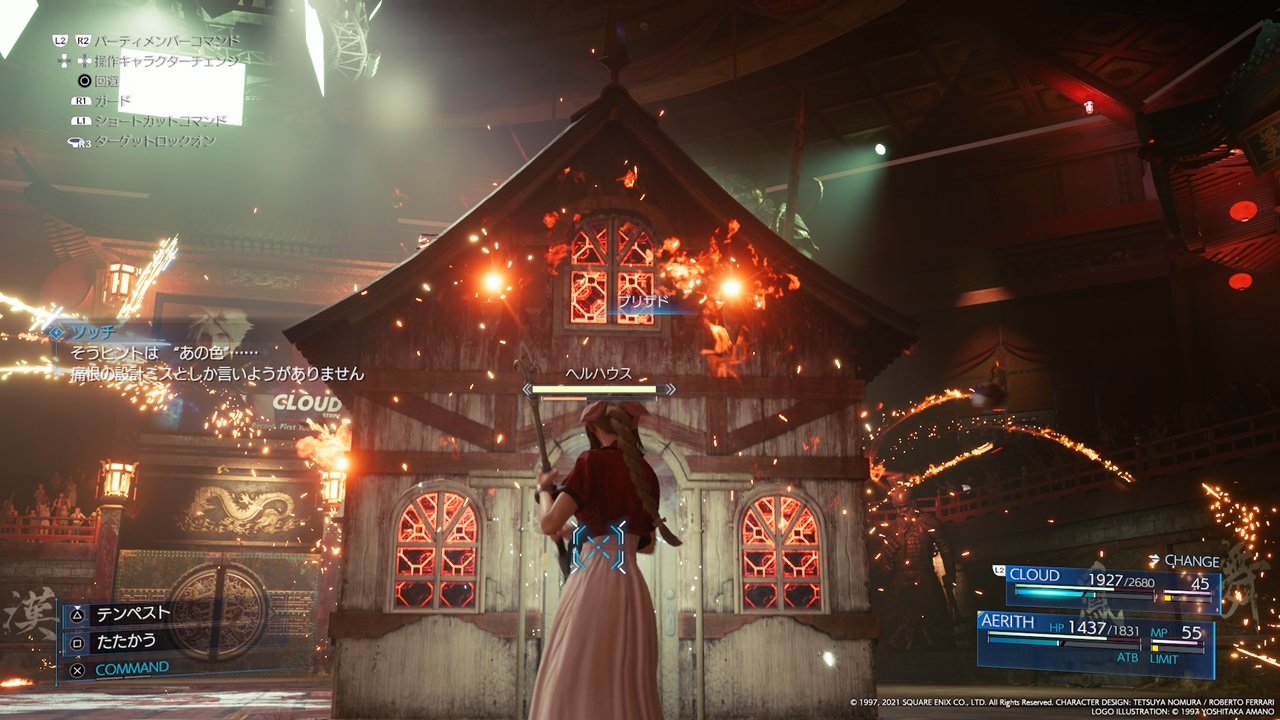This screenshot has height=720, width=1280.
Task: Select the テンペスト command
Action: pyautogui.click(x=132, y=613)
